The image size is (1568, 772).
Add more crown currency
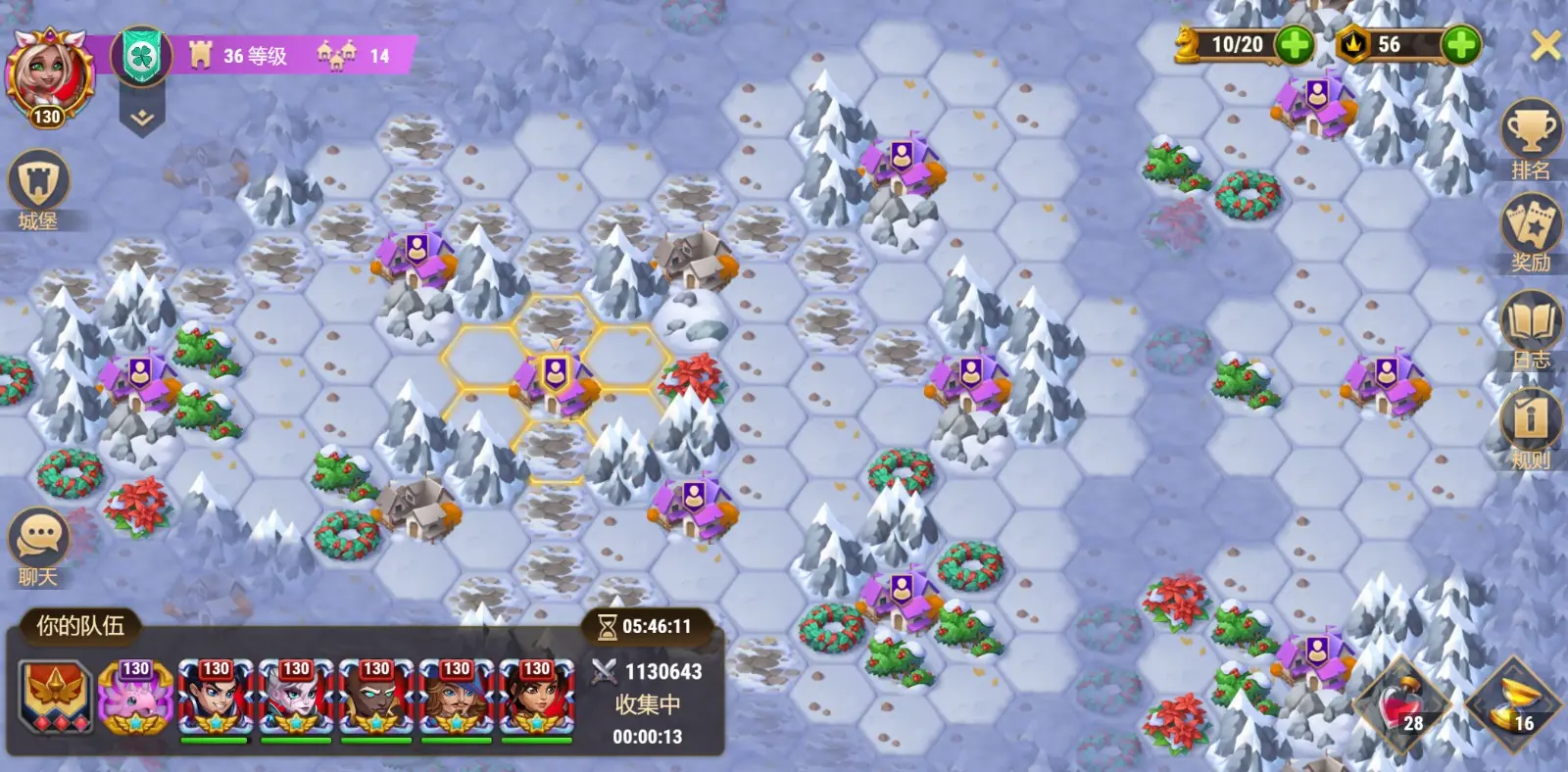coord(1460,44)
